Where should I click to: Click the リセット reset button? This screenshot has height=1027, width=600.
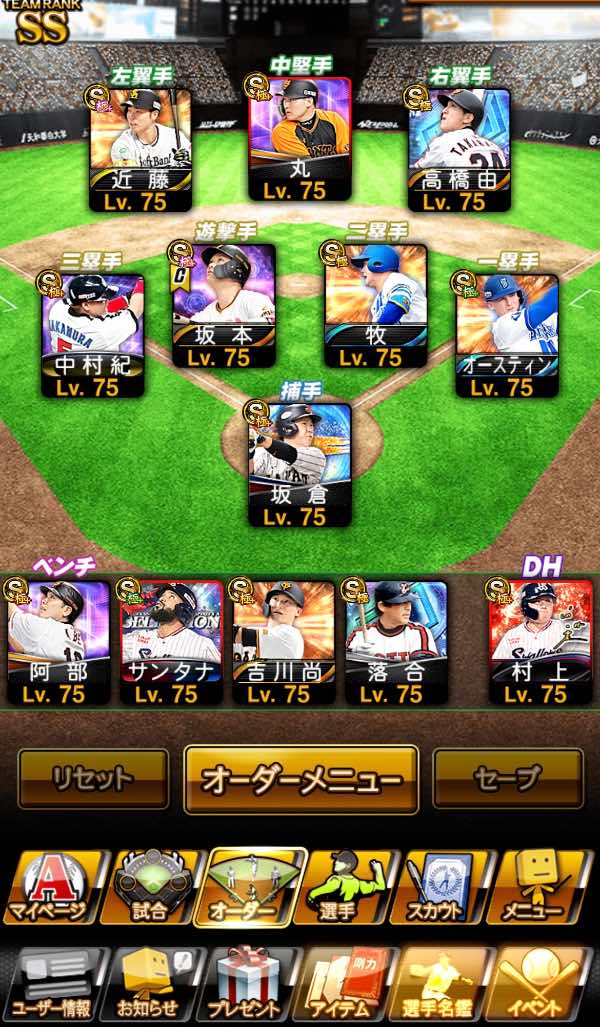93,779
